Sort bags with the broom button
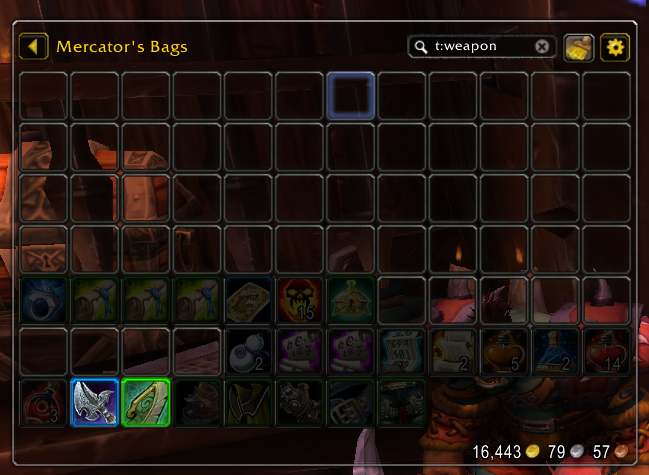The height and width of the screenshot is (475, 649). coord(580,46)
